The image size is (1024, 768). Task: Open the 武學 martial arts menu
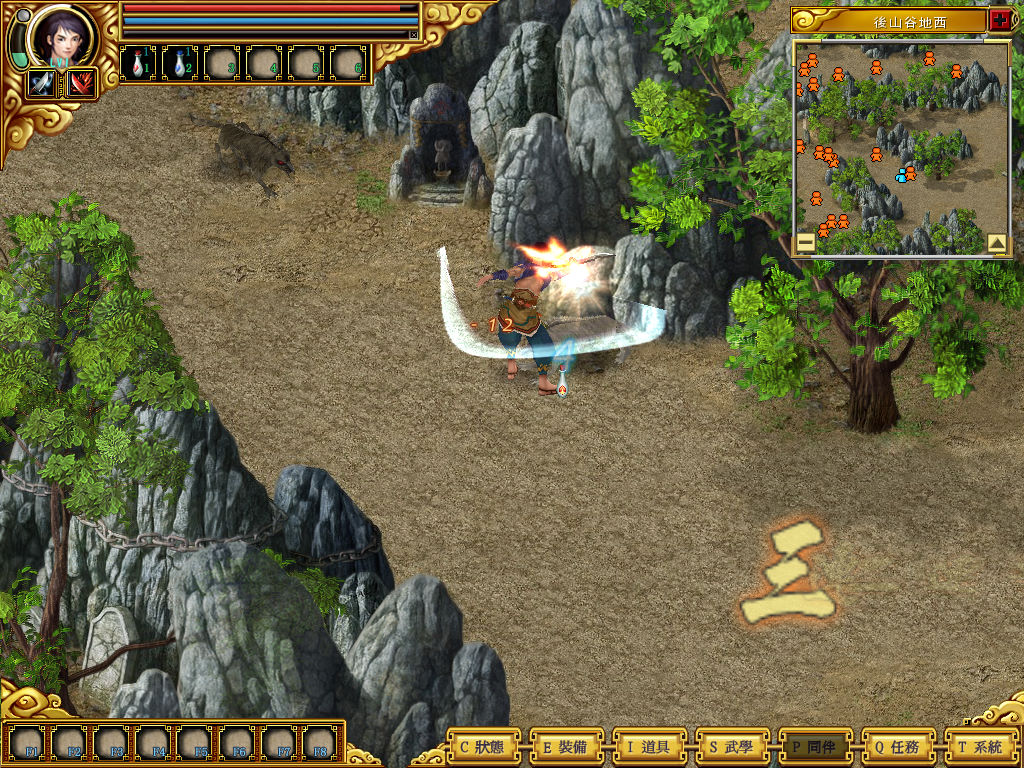(x=732, y=746)
